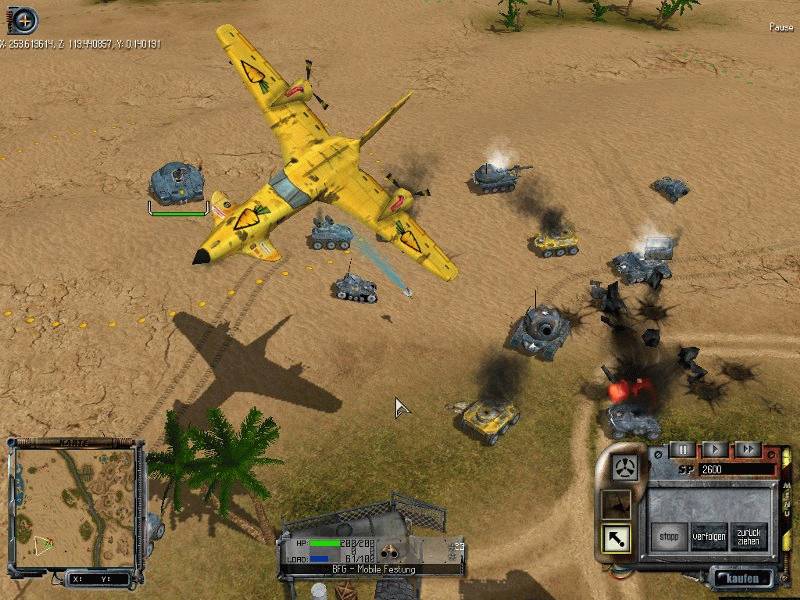
Task: Click the three-spoke radial emblem icon
Action: click(x=627, y=466)
